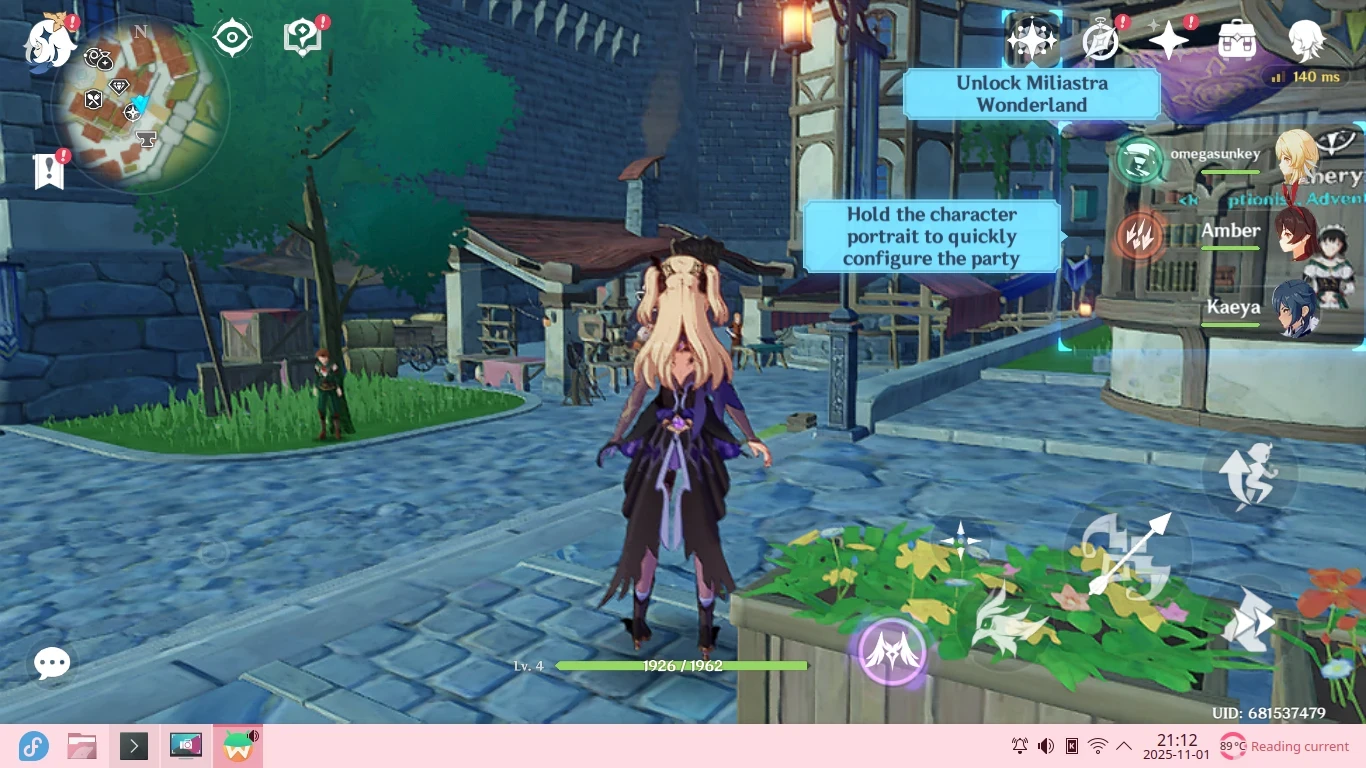1366x768 pixels.
Task: Open the backpack inventory
Action: pos(1237,40)
